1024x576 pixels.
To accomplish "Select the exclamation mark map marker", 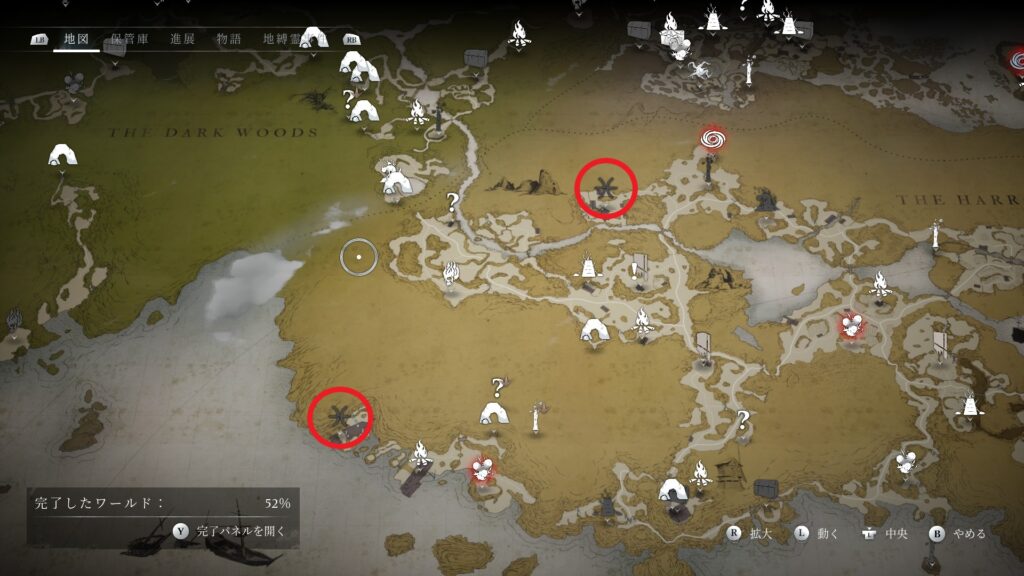I will (x=634, y=270).
